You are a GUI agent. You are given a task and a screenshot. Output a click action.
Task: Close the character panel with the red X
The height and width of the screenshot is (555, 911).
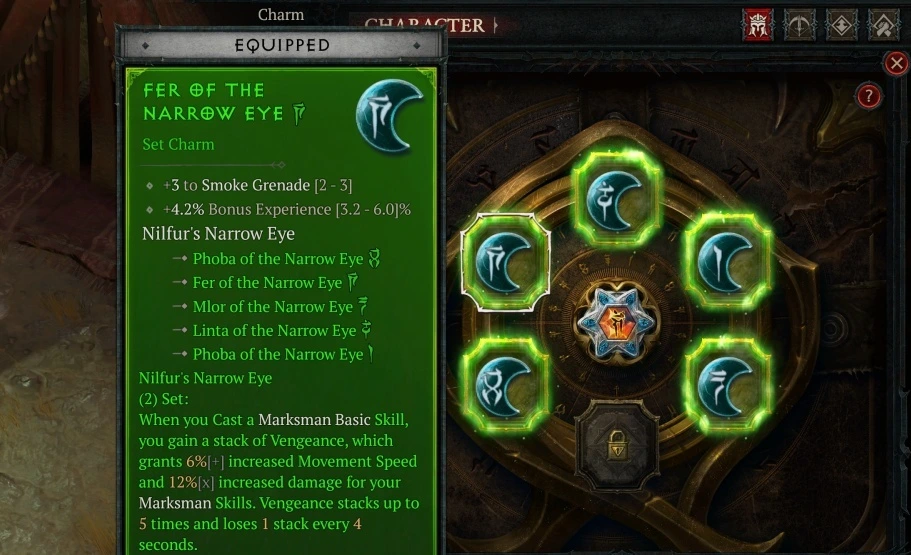(896, 63)
